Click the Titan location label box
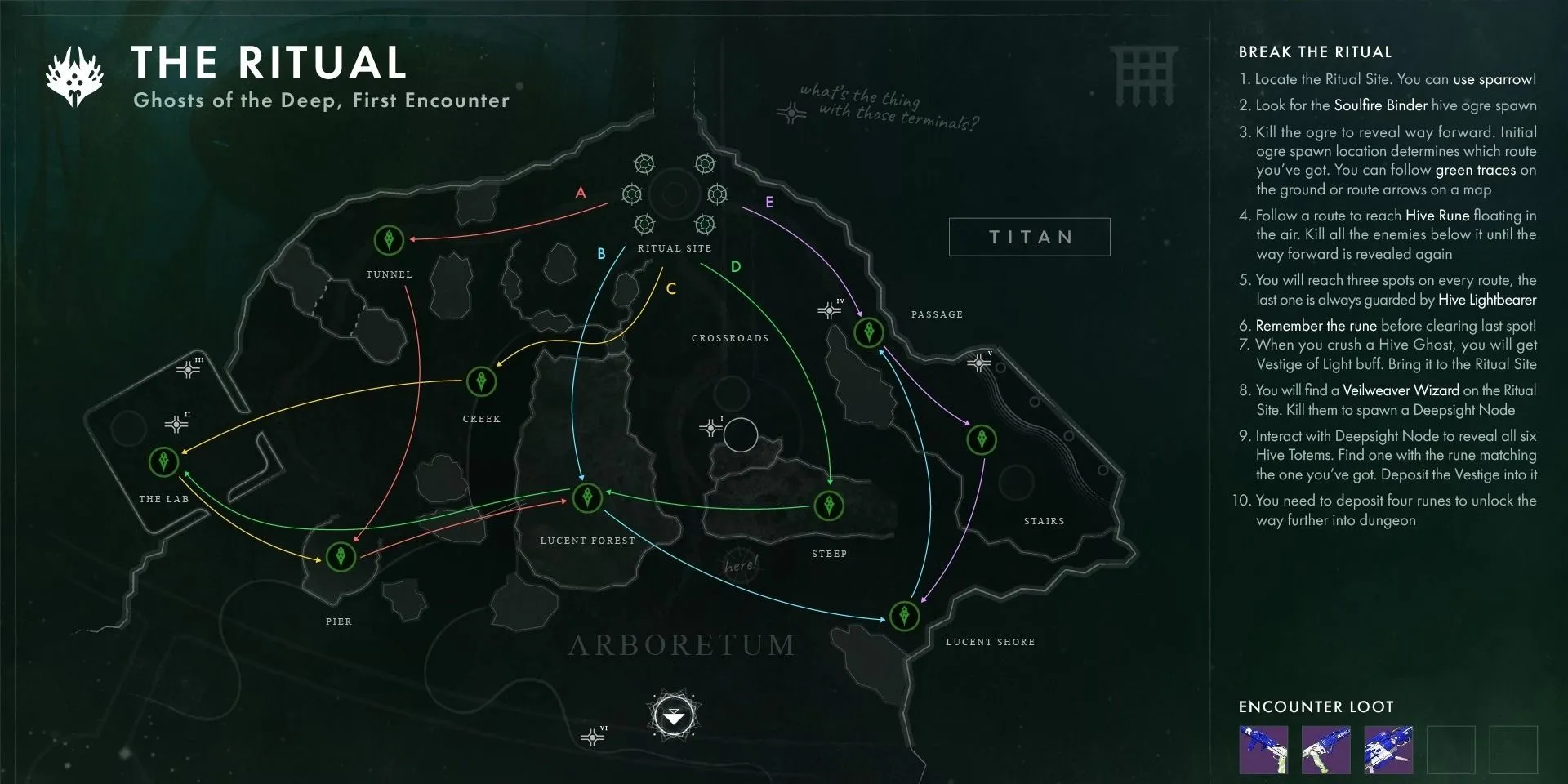1568x784 pixels. tap(1029, 237)
